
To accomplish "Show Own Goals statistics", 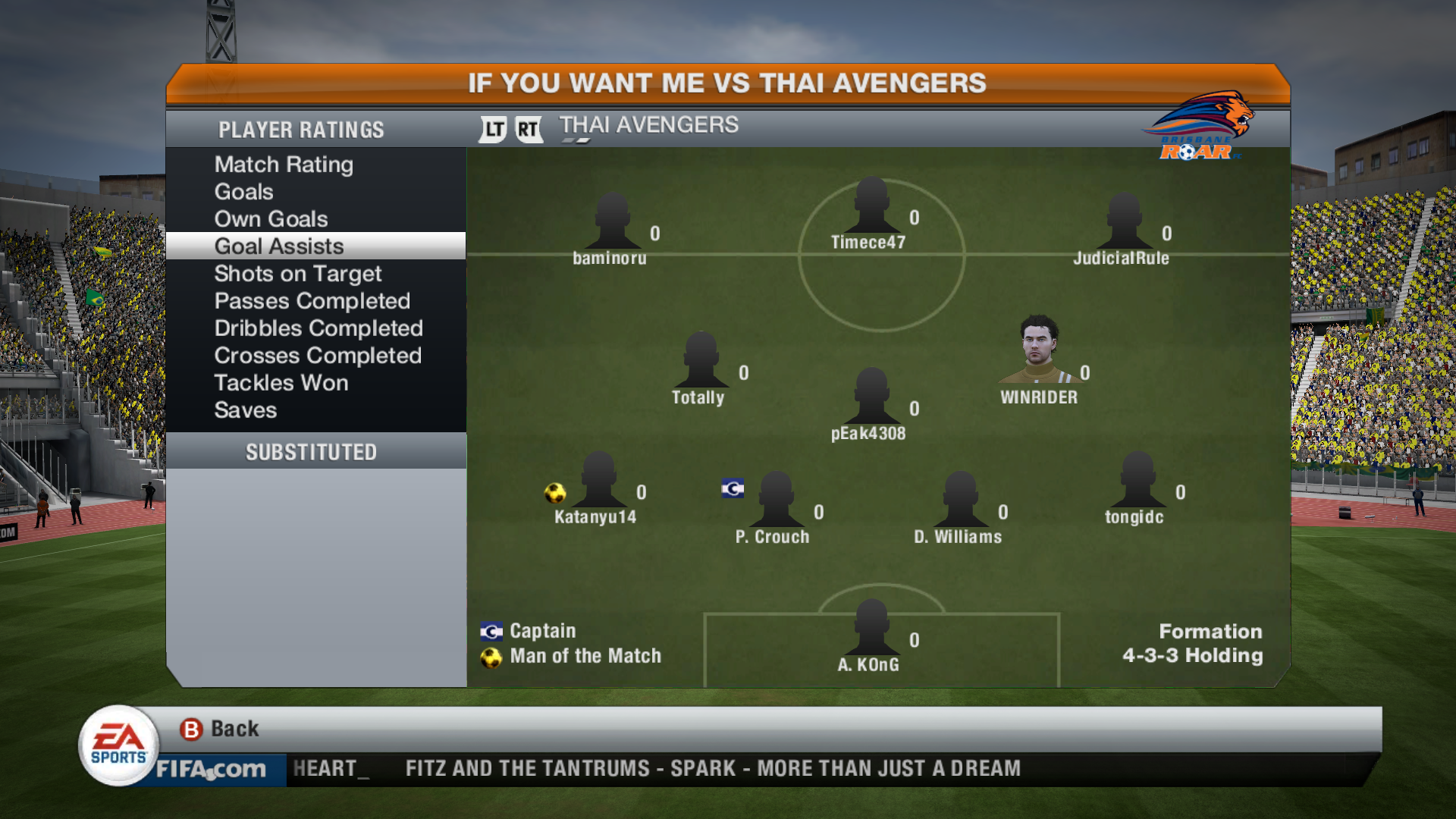I will (271, 219).
